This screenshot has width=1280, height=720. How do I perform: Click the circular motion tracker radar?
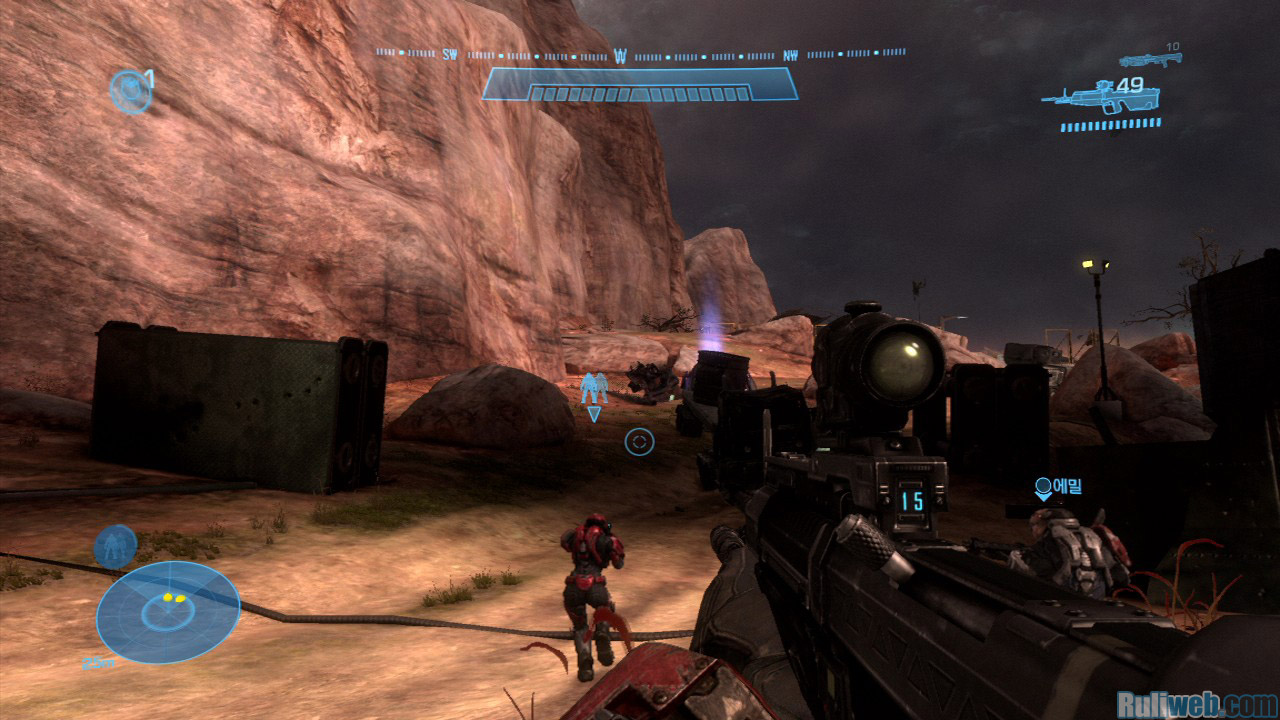pyautogui.click(x=168, y=612)
